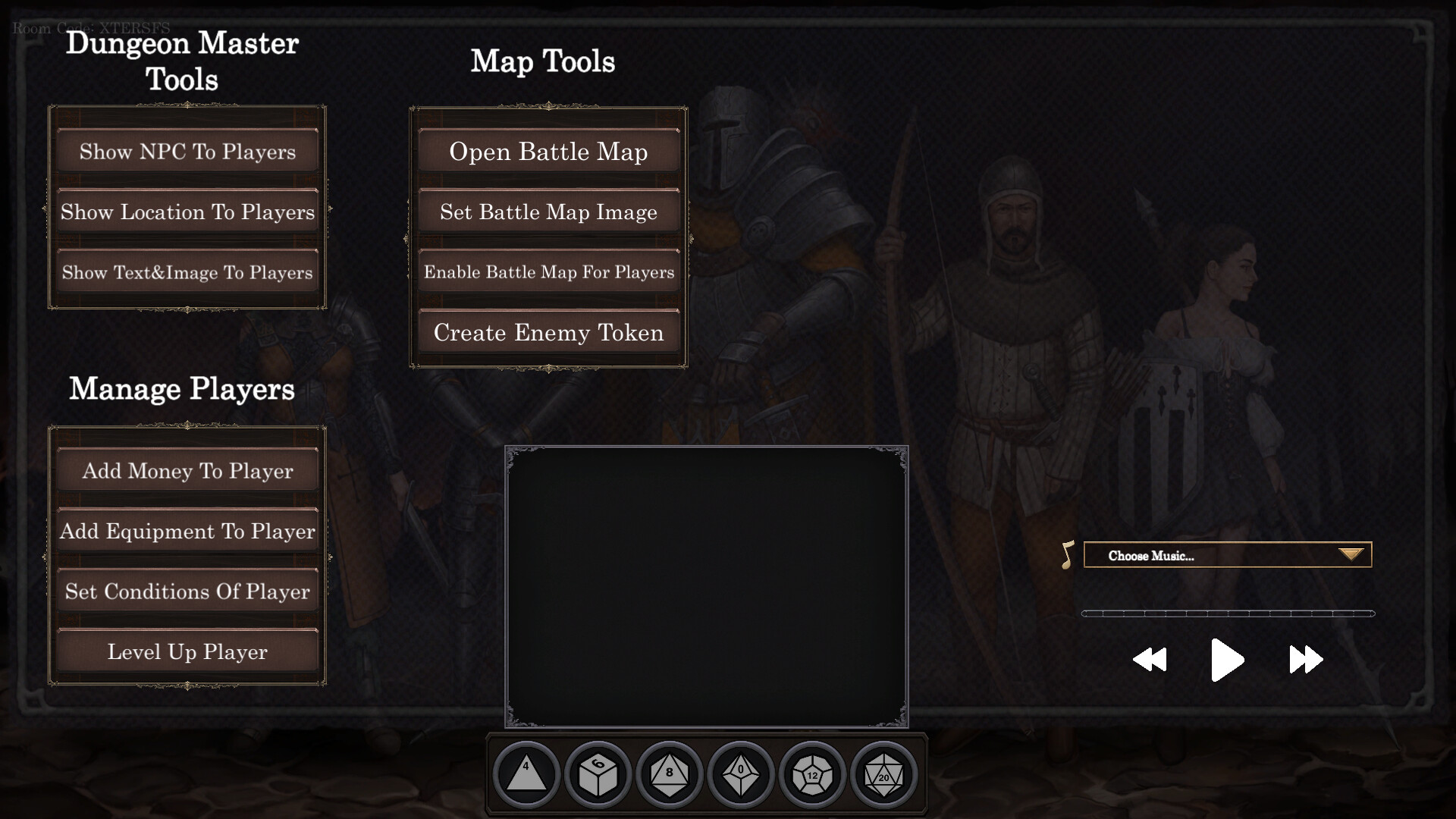Roll the twenty-sided die
The width and height of the screenshot is (1456, 819).
click(883, 774)
